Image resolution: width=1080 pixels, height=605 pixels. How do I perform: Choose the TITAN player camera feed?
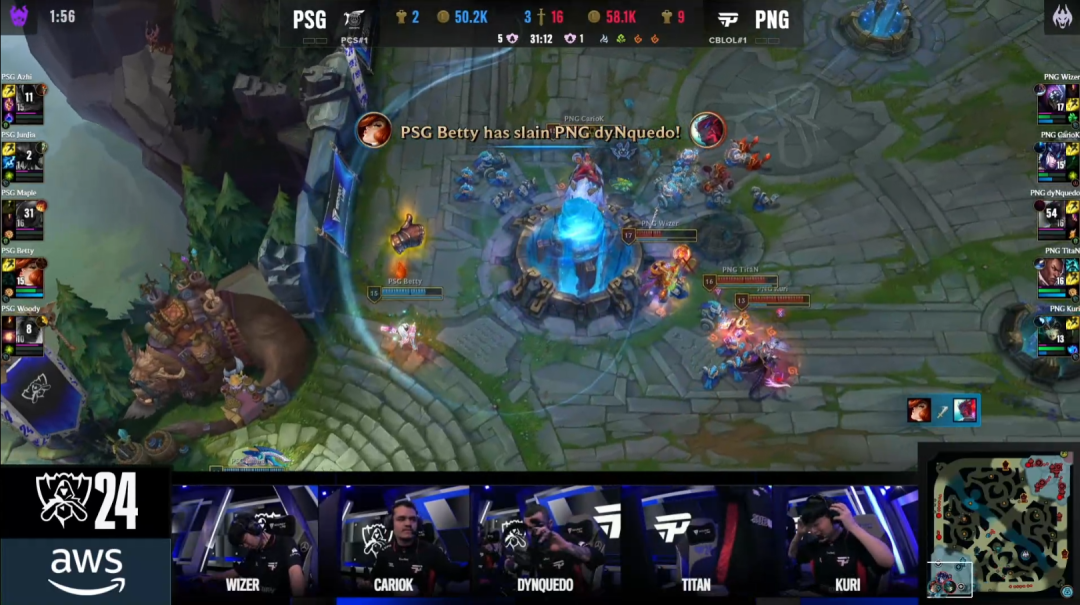click(695, 540)
